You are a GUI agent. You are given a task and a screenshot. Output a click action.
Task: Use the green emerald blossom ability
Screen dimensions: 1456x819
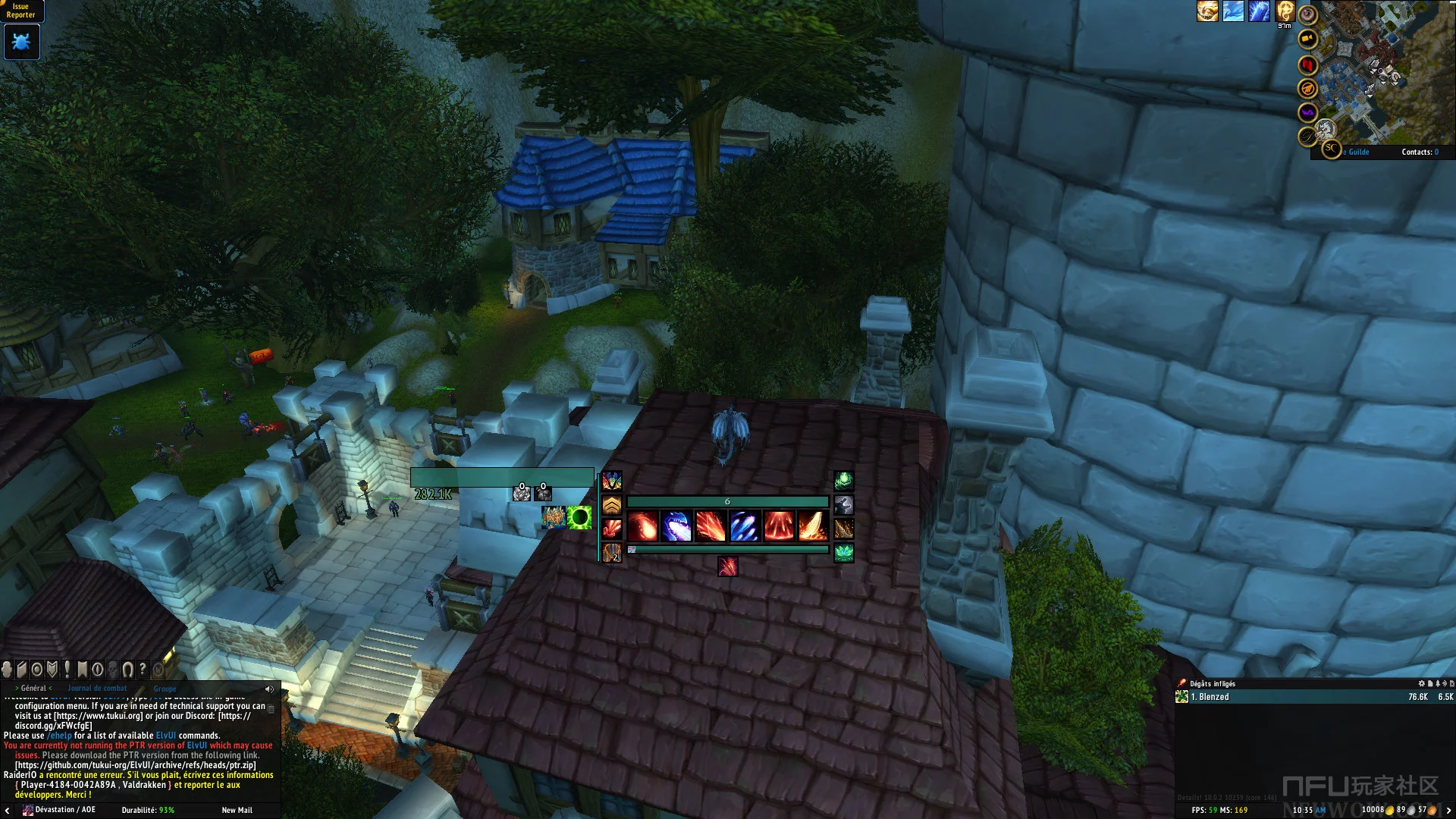point(844,553)
